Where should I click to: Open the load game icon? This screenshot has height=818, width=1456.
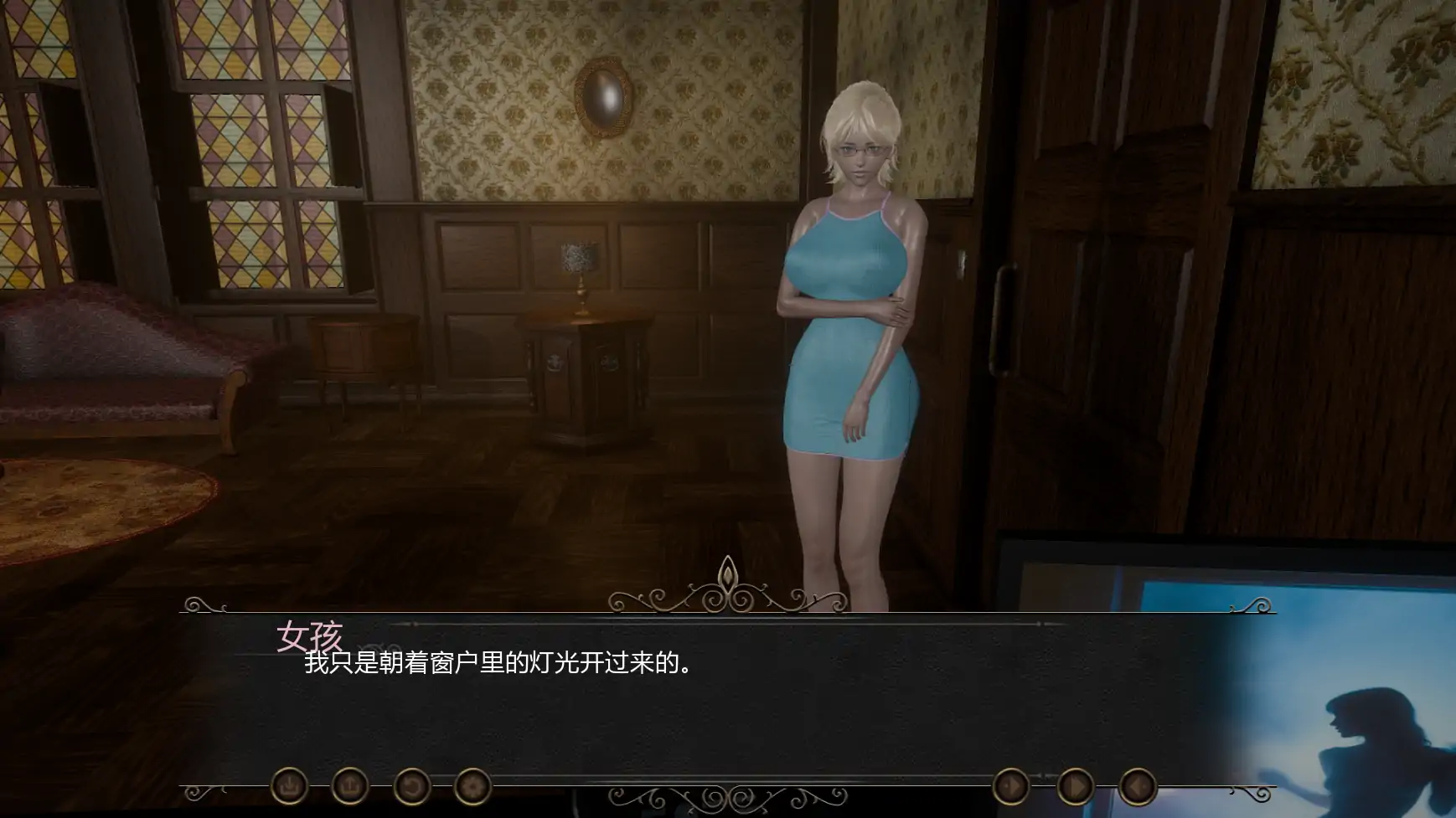tap(350, 785)
